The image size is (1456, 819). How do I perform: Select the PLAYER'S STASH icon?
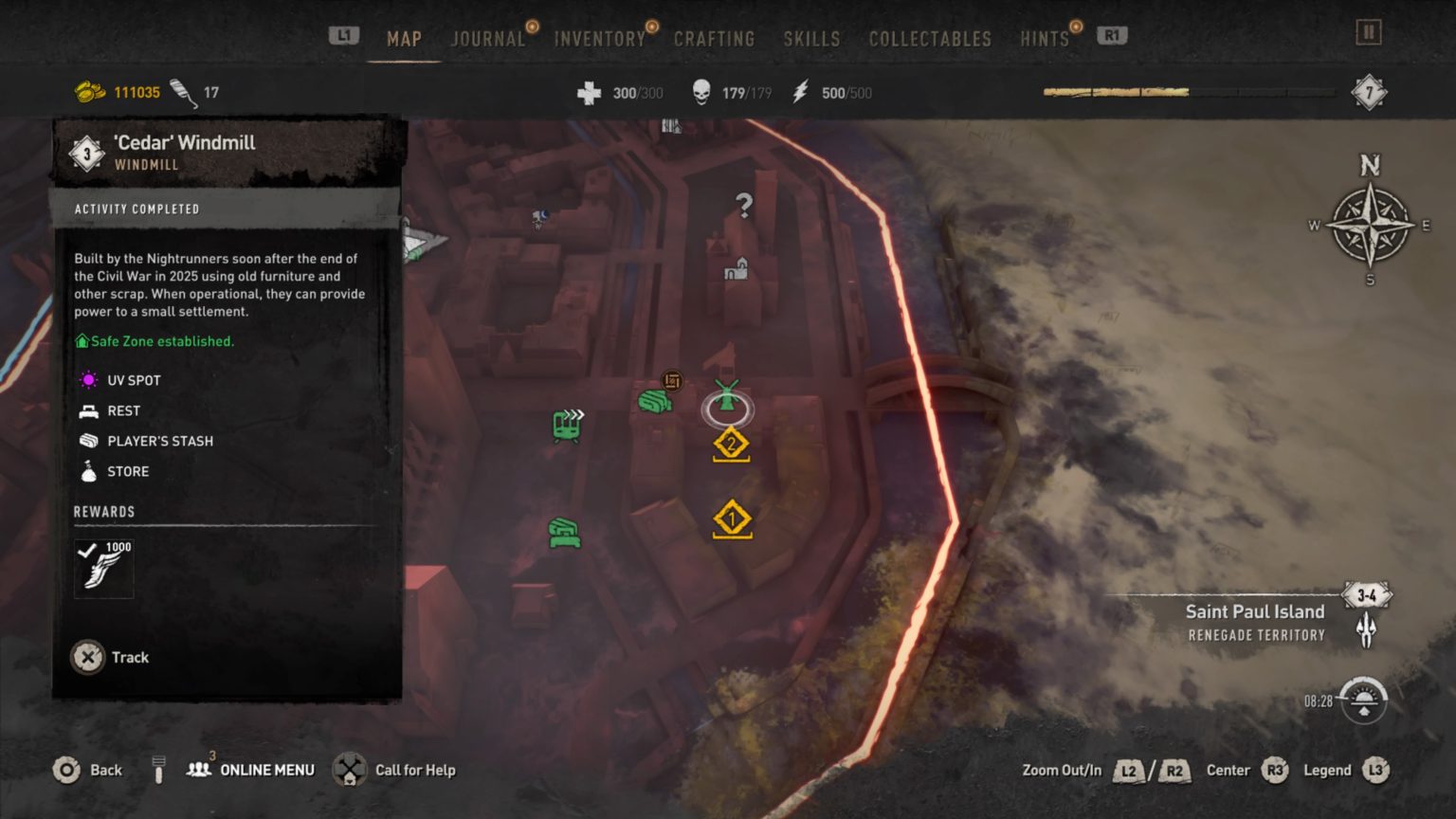[89, 441]
